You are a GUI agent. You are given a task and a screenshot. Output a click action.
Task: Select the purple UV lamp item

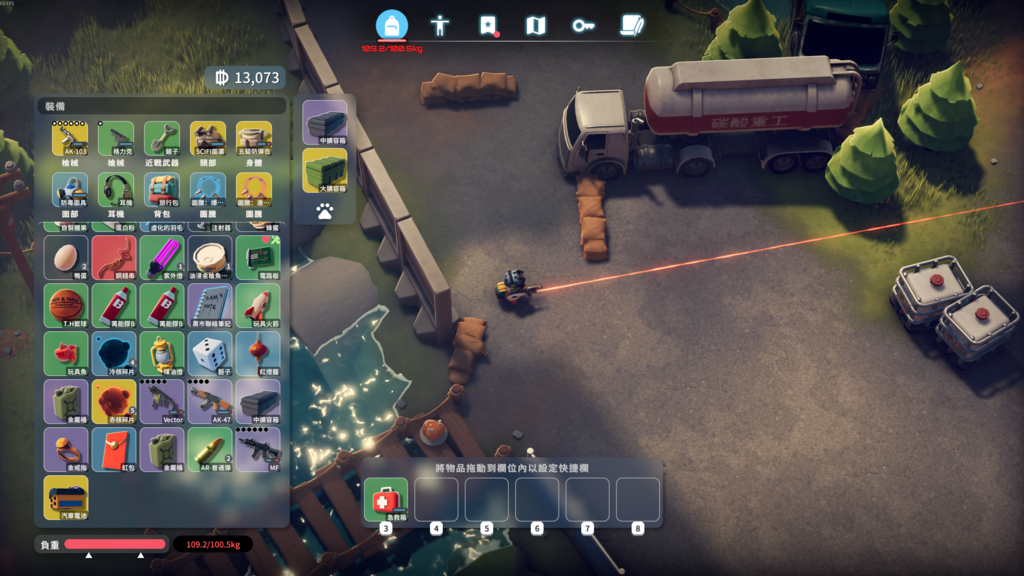tap(162, 257)
